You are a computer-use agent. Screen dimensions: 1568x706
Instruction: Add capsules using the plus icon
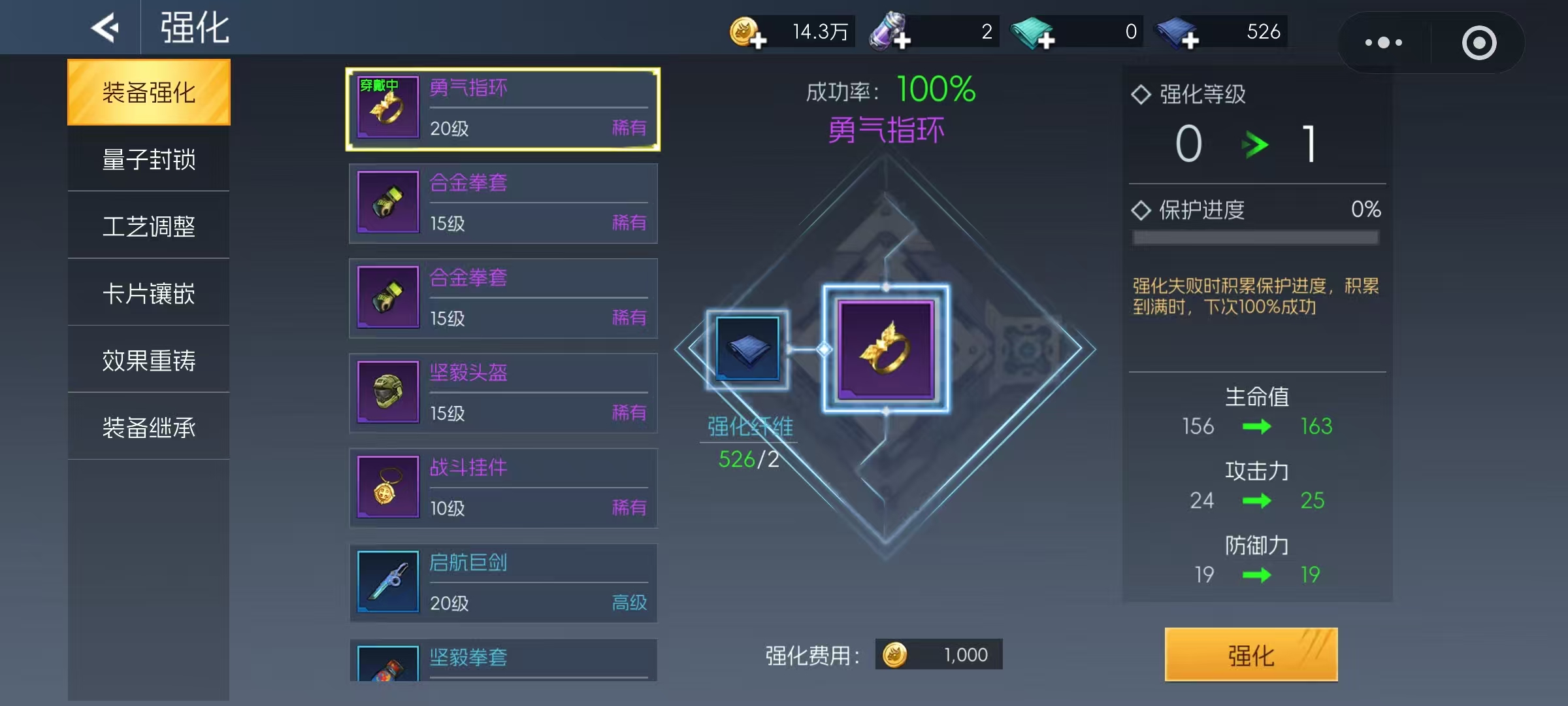(904, 41)
